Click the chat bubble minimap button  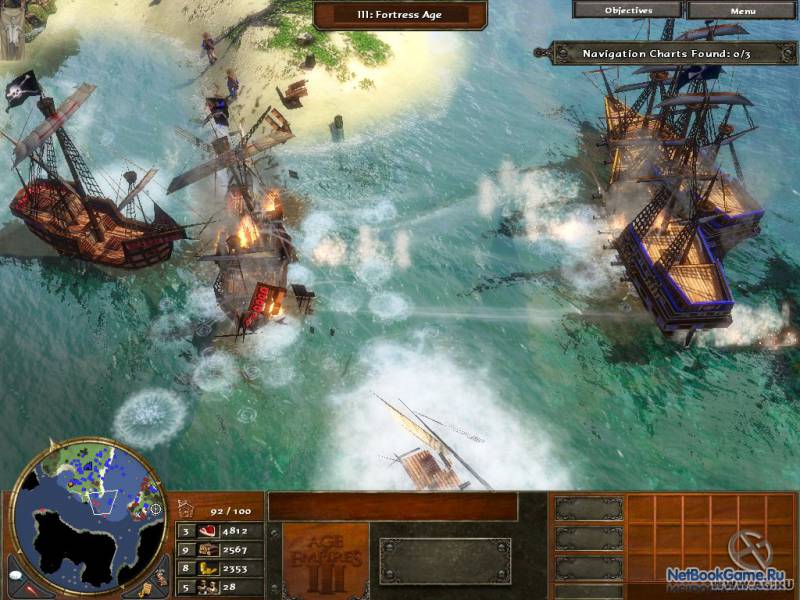[x=17, y=577]
